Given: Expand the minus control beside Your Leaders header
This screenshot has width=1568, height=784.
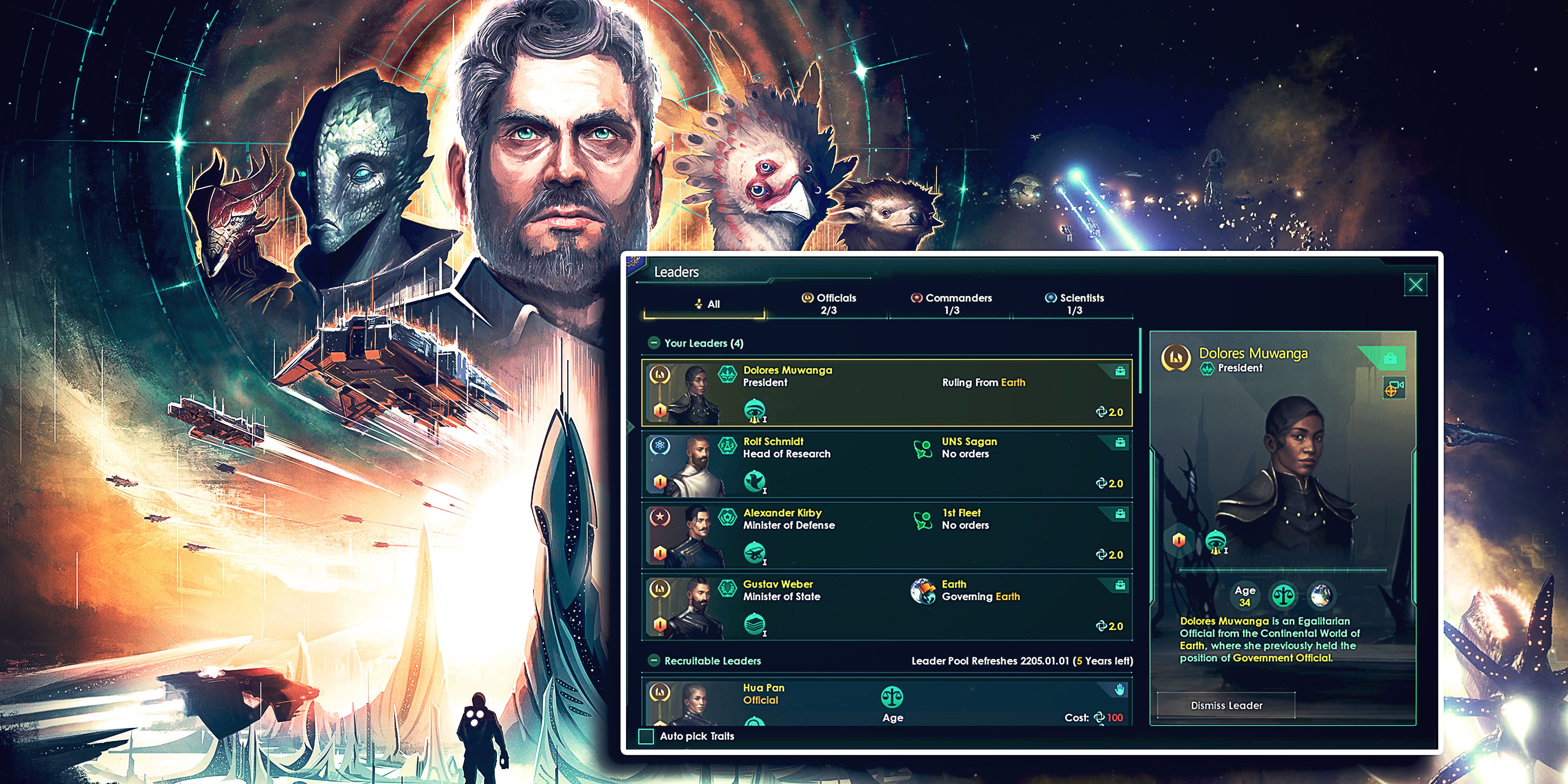Looking at the screenshot, I should (654, 343).
